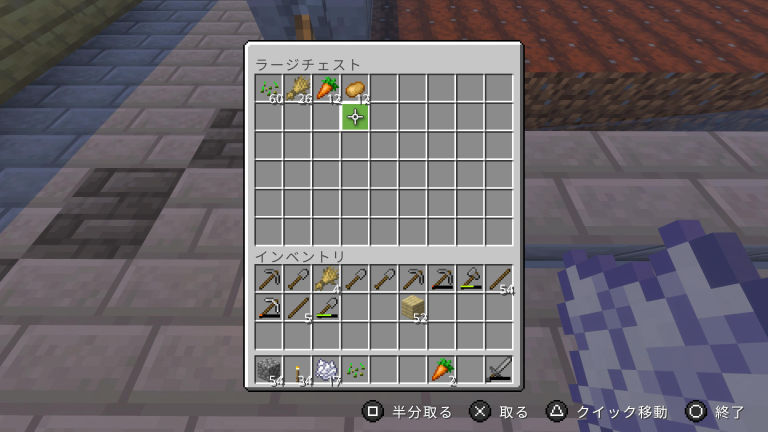Select the stick stack of 54 in inventory
This screenshot has height=432, width=768.
point(500,278)
